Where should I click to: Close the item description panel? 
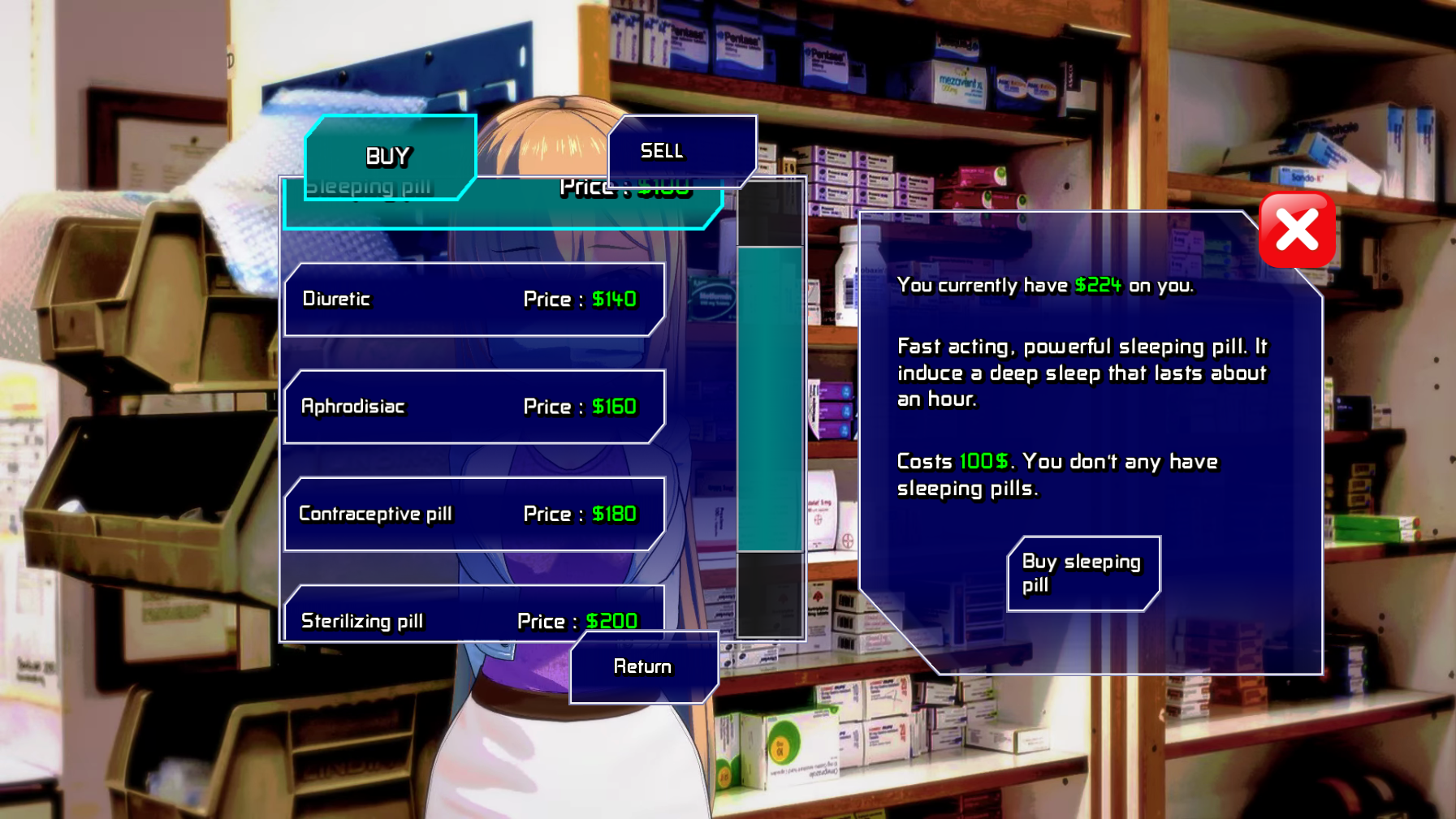coord(1296,231)
